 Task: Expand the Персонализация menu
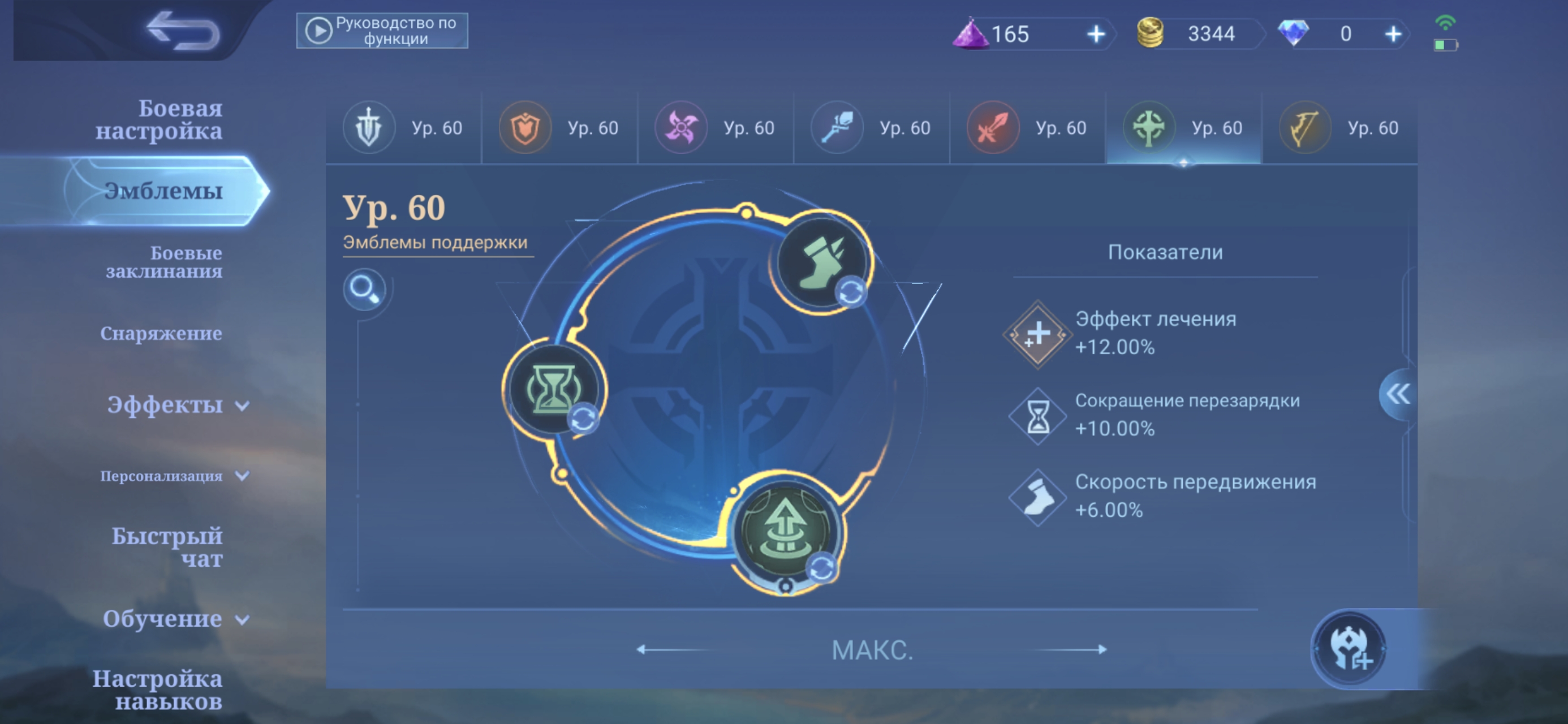tap(174, 476)
